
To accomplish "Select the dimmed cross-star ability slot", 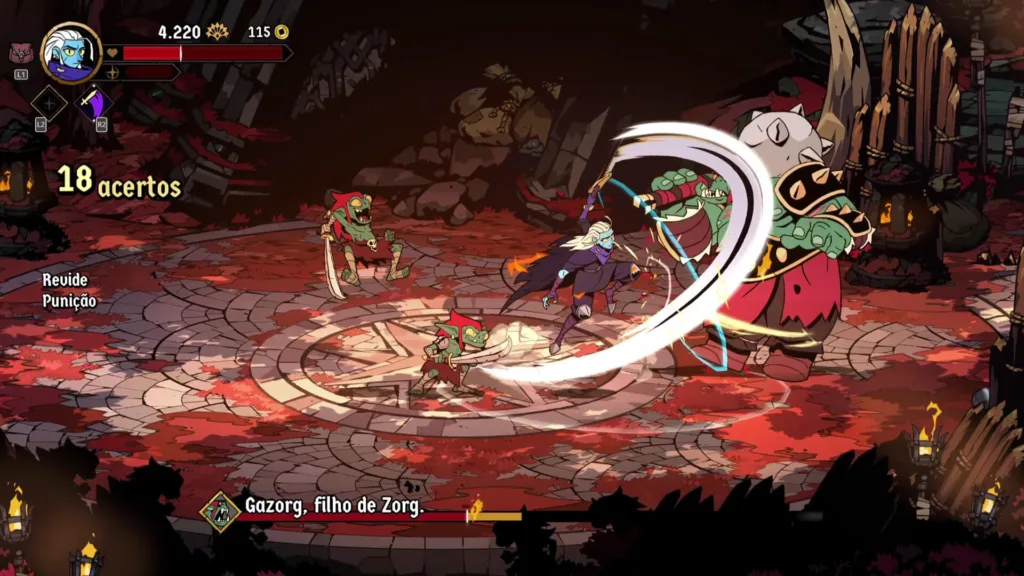I will point(48,102).
